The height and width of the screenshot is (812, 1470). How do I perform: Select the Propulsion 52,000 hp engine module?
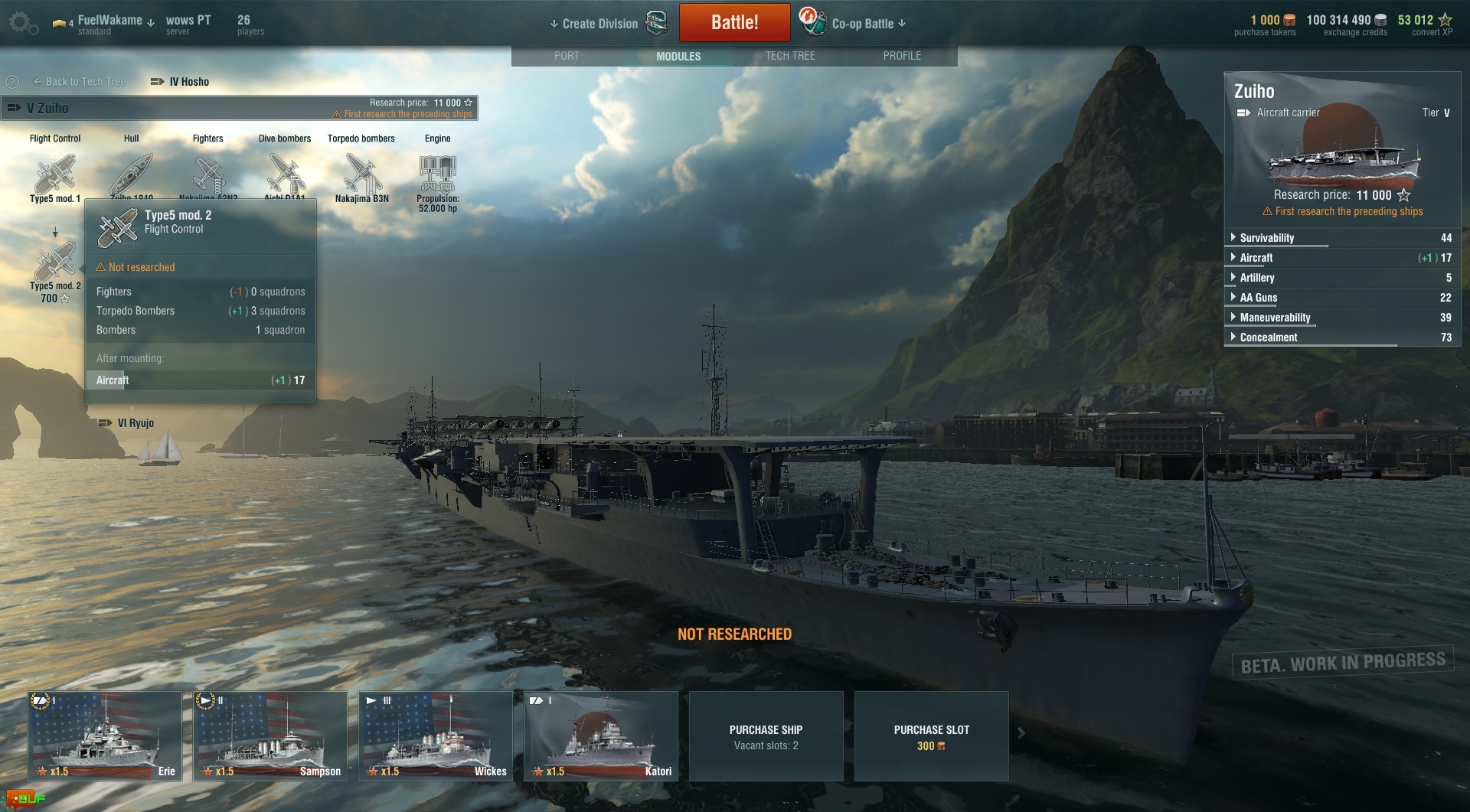pos(437,178)
